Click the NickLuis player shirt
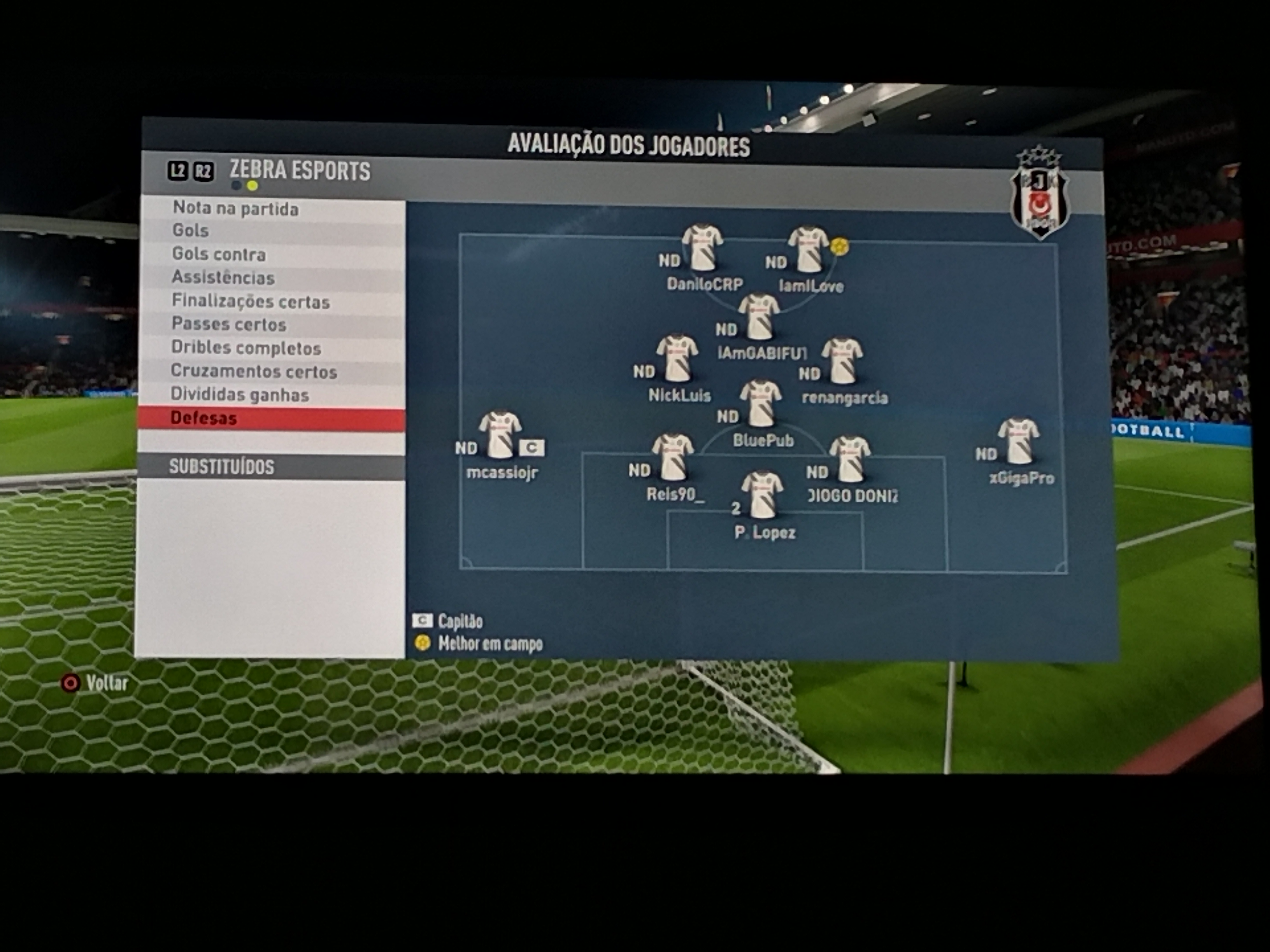 coord(677,359)
